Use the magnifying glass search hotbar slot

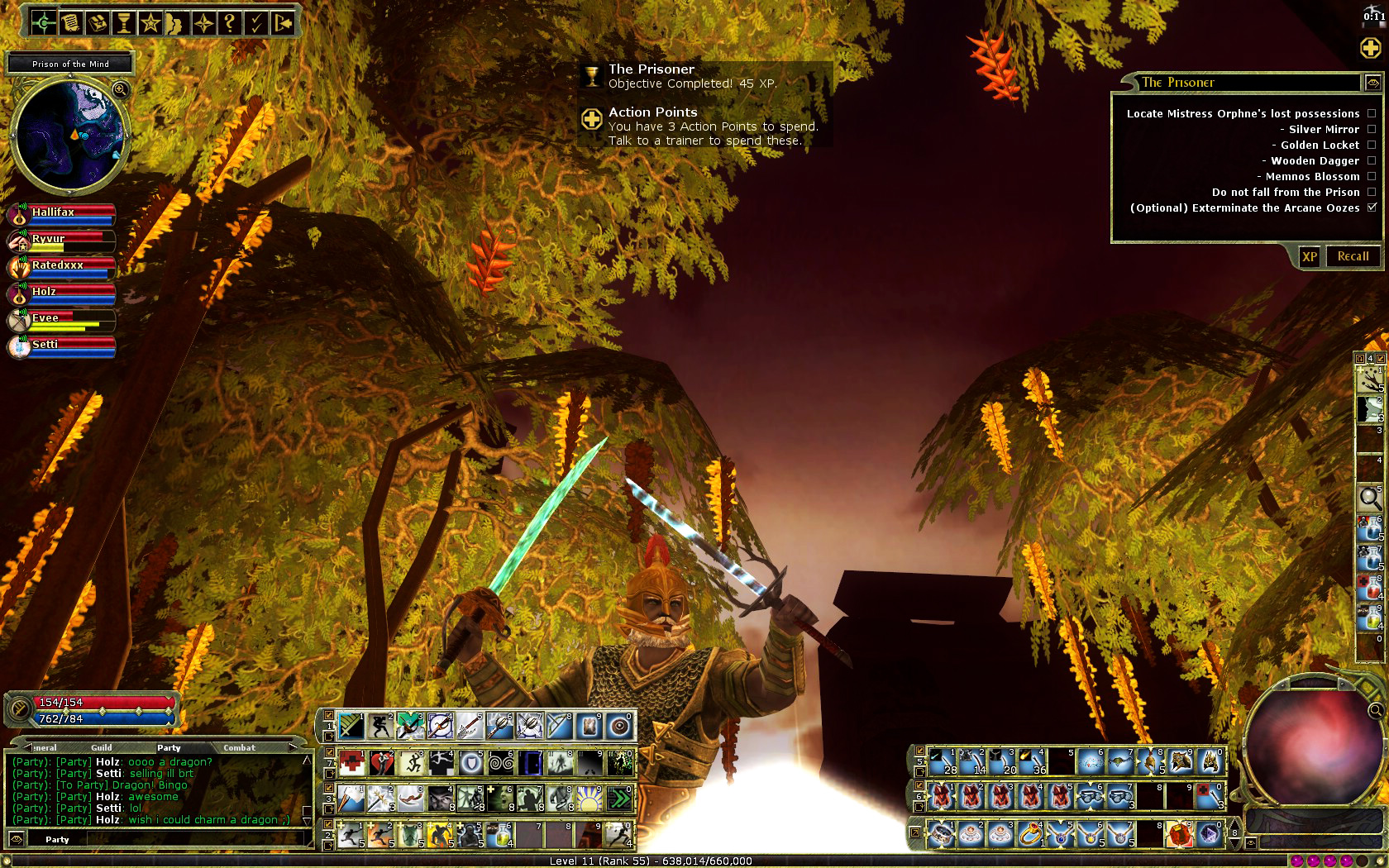1369,498
